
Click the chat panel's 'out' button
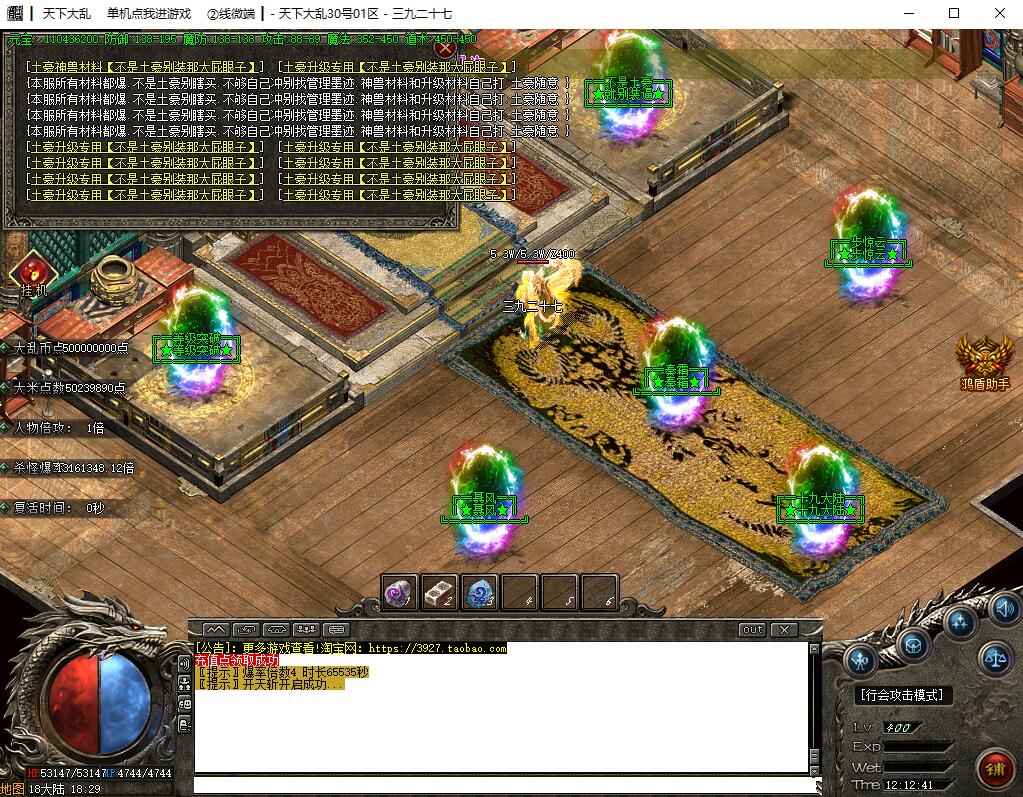pyautogui.click(x=752, y=630)
